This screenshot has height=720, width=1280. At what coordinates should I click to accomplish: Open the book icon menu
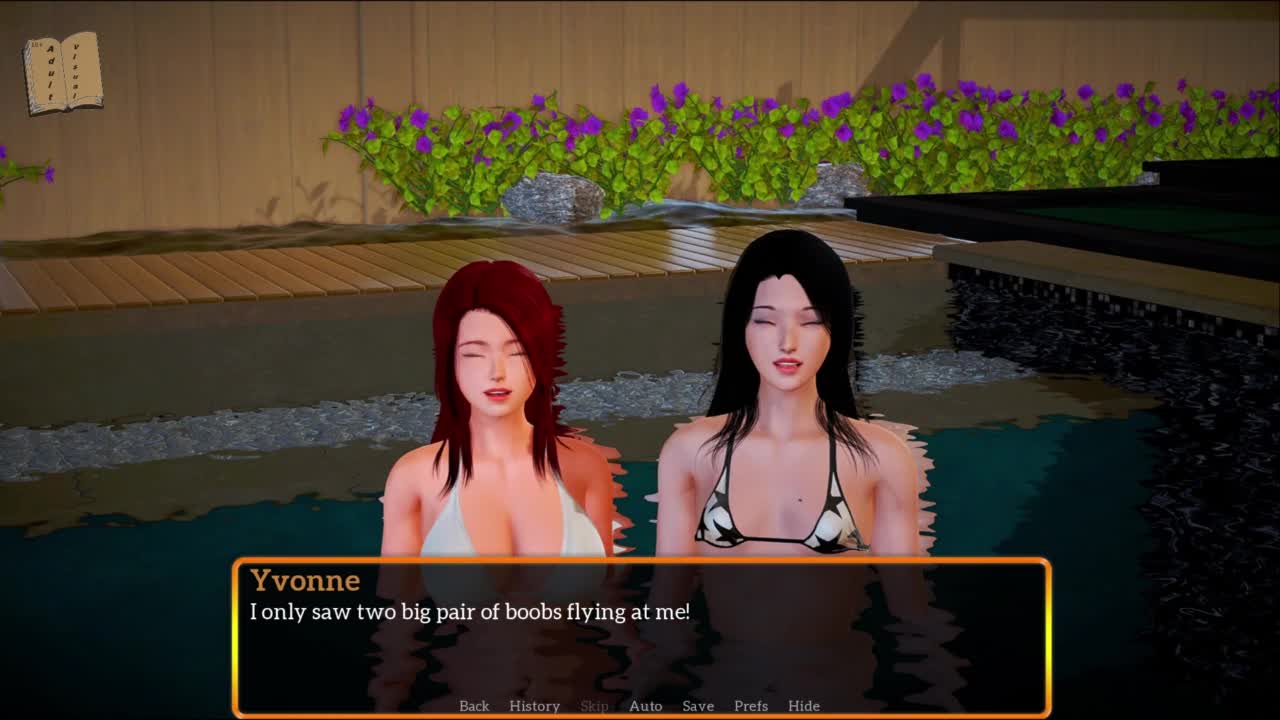pos(63,73)
